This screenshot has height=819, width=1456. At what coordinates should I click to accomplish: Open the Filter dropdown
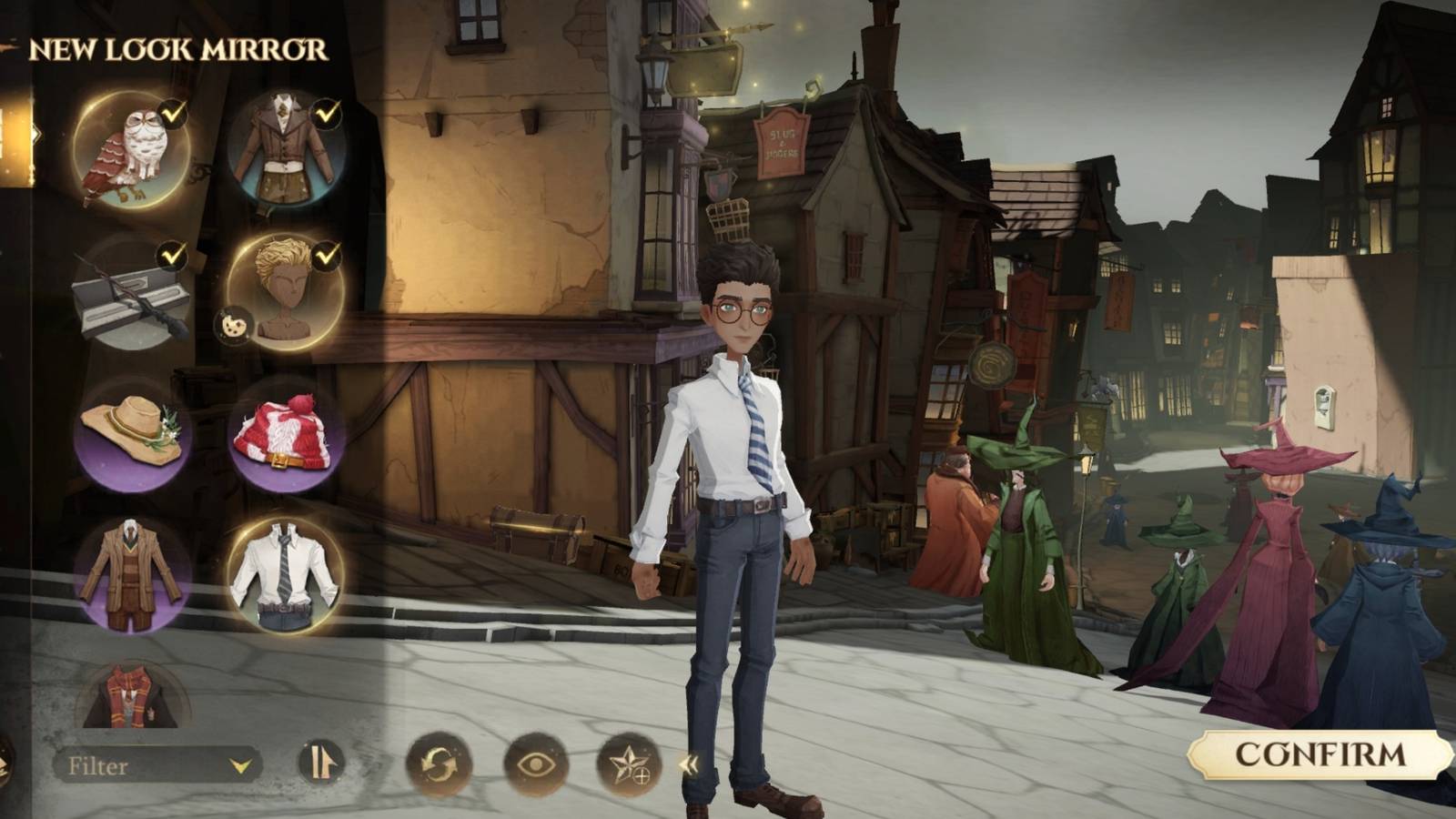coord(153,764)
